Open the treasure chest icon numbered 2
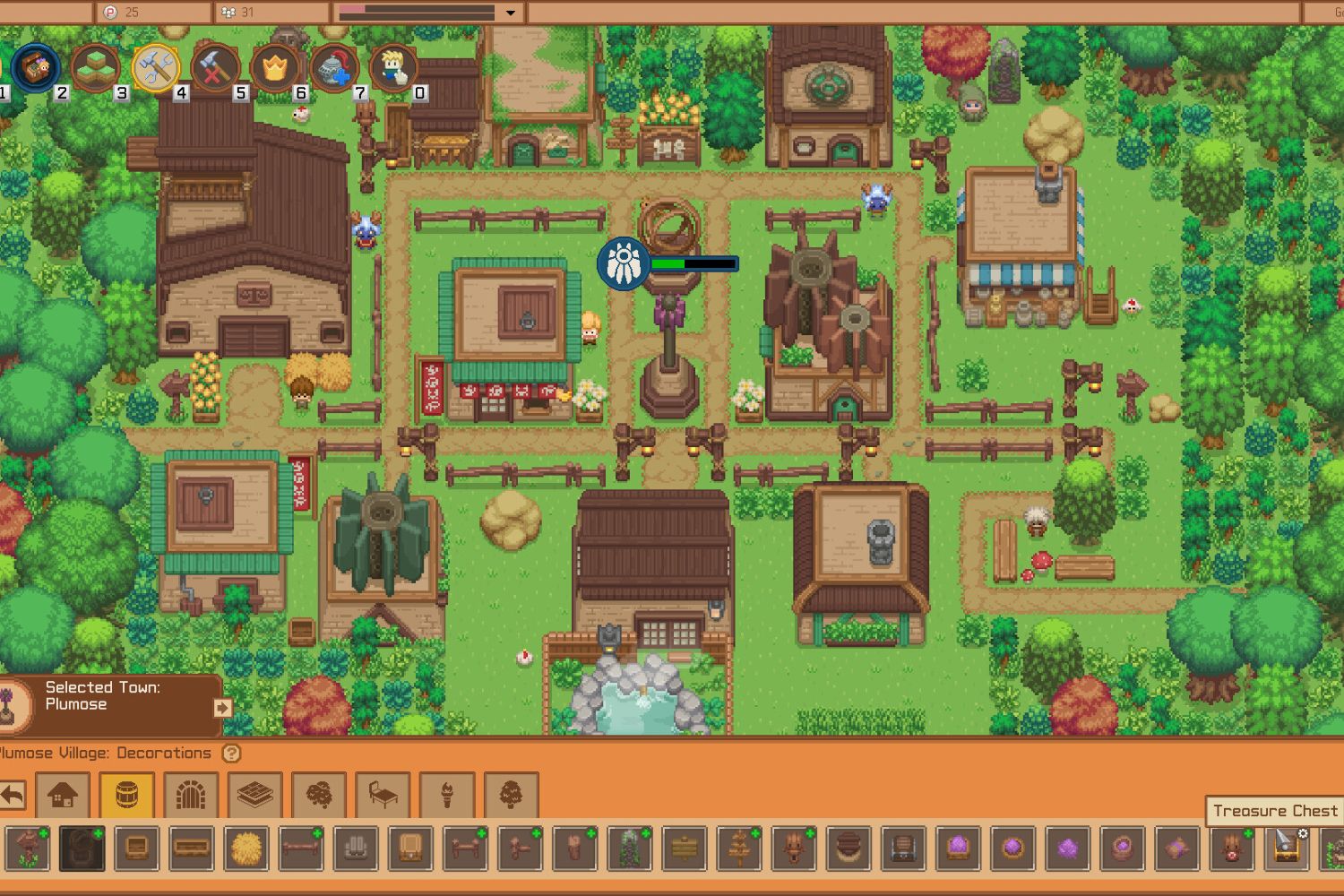 36,67
